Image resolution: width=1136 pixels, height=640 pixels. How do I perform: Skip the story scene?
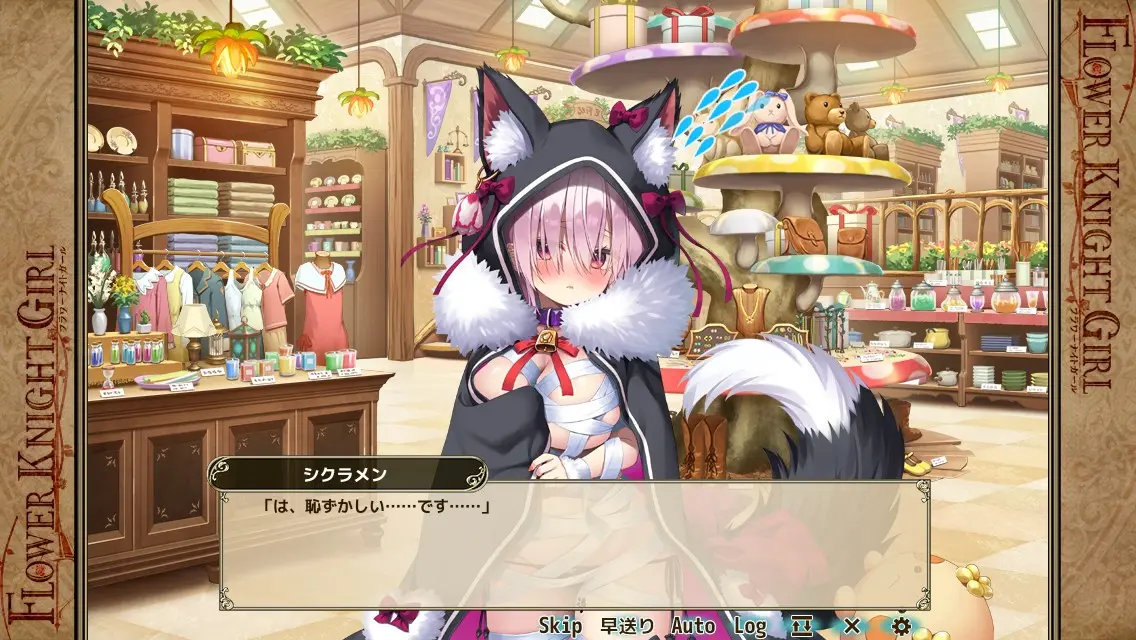560,626
